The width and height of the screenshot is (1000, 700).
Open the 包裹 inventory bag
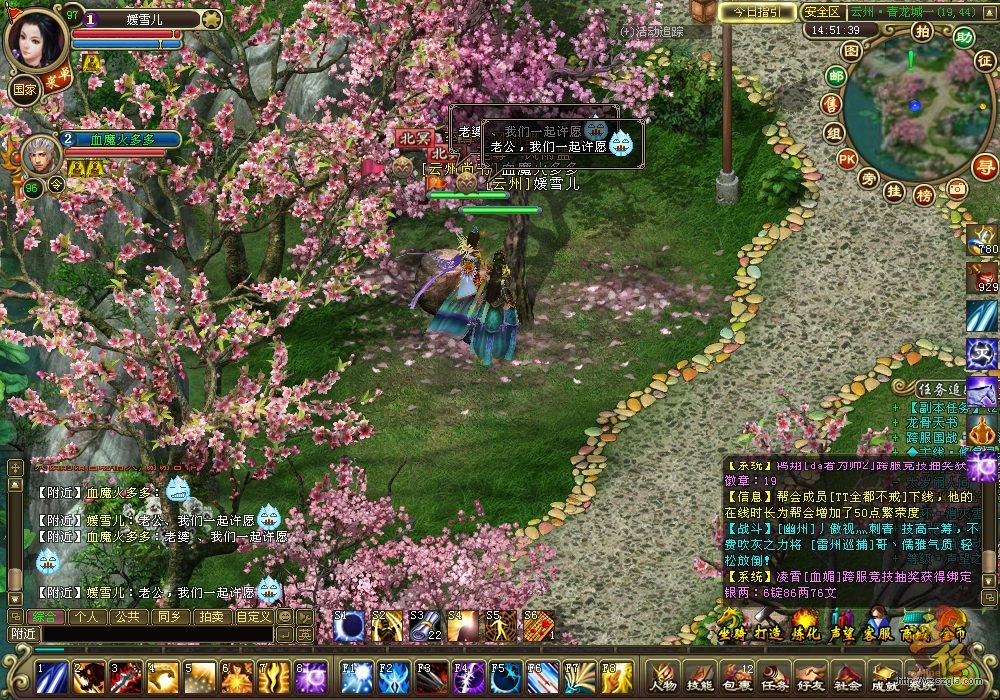click(x=737, y=677)
